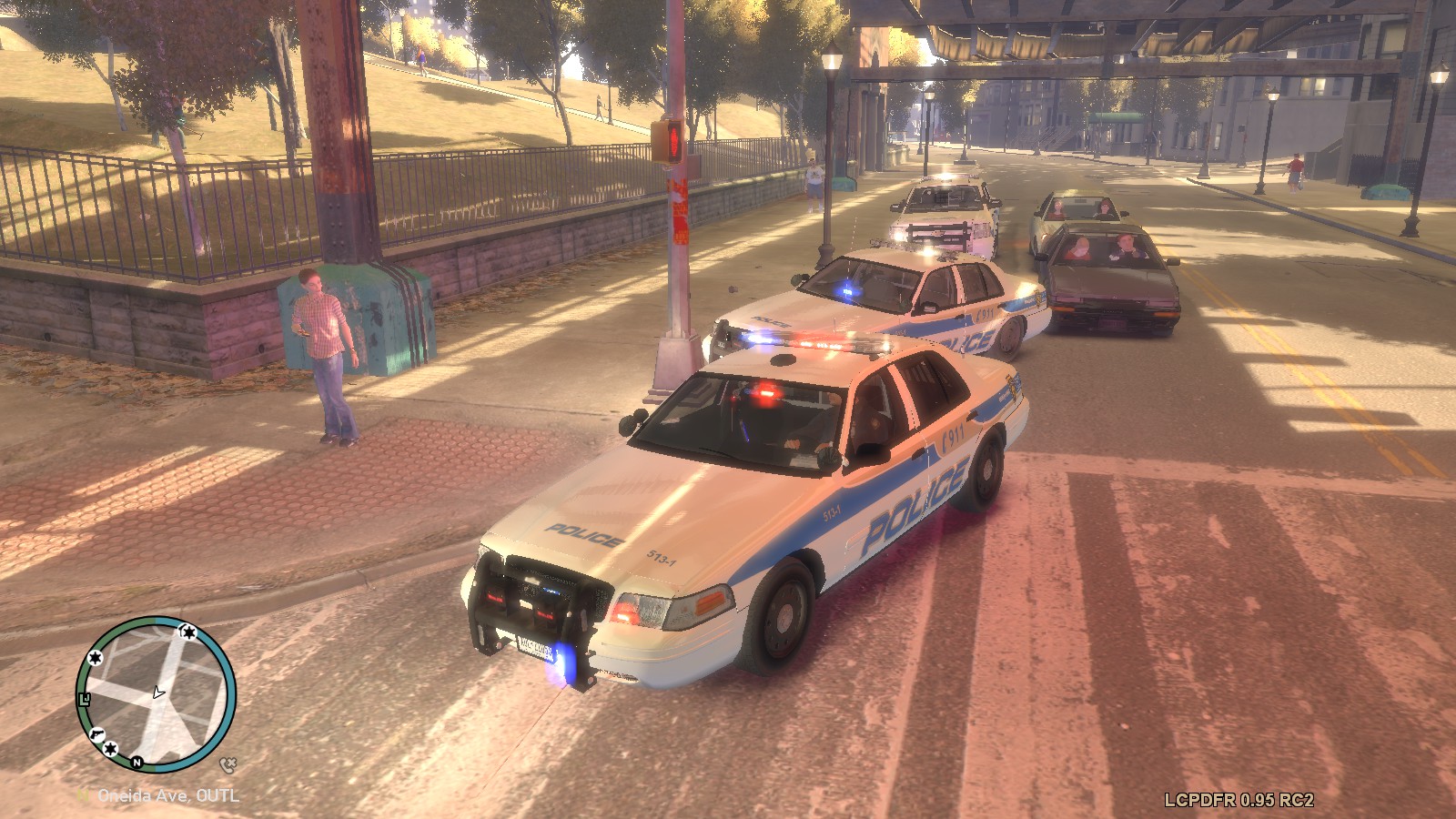Viewport: 1456px width, 819px height.
Task: Select the pistol gun shop blip
Action: pyautogui.click(x=96, y=733)
